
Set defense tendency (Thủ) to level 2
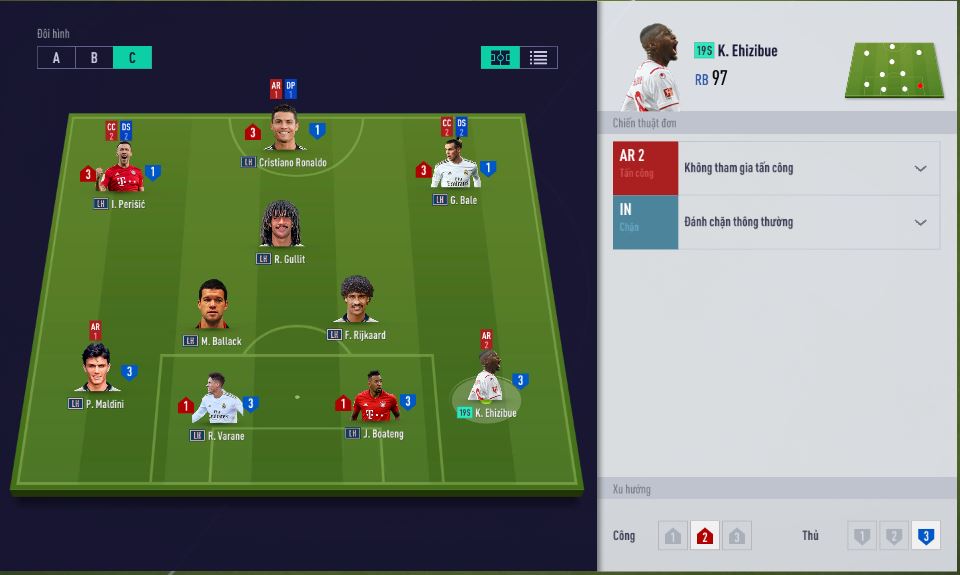click(x=893, y=537)
